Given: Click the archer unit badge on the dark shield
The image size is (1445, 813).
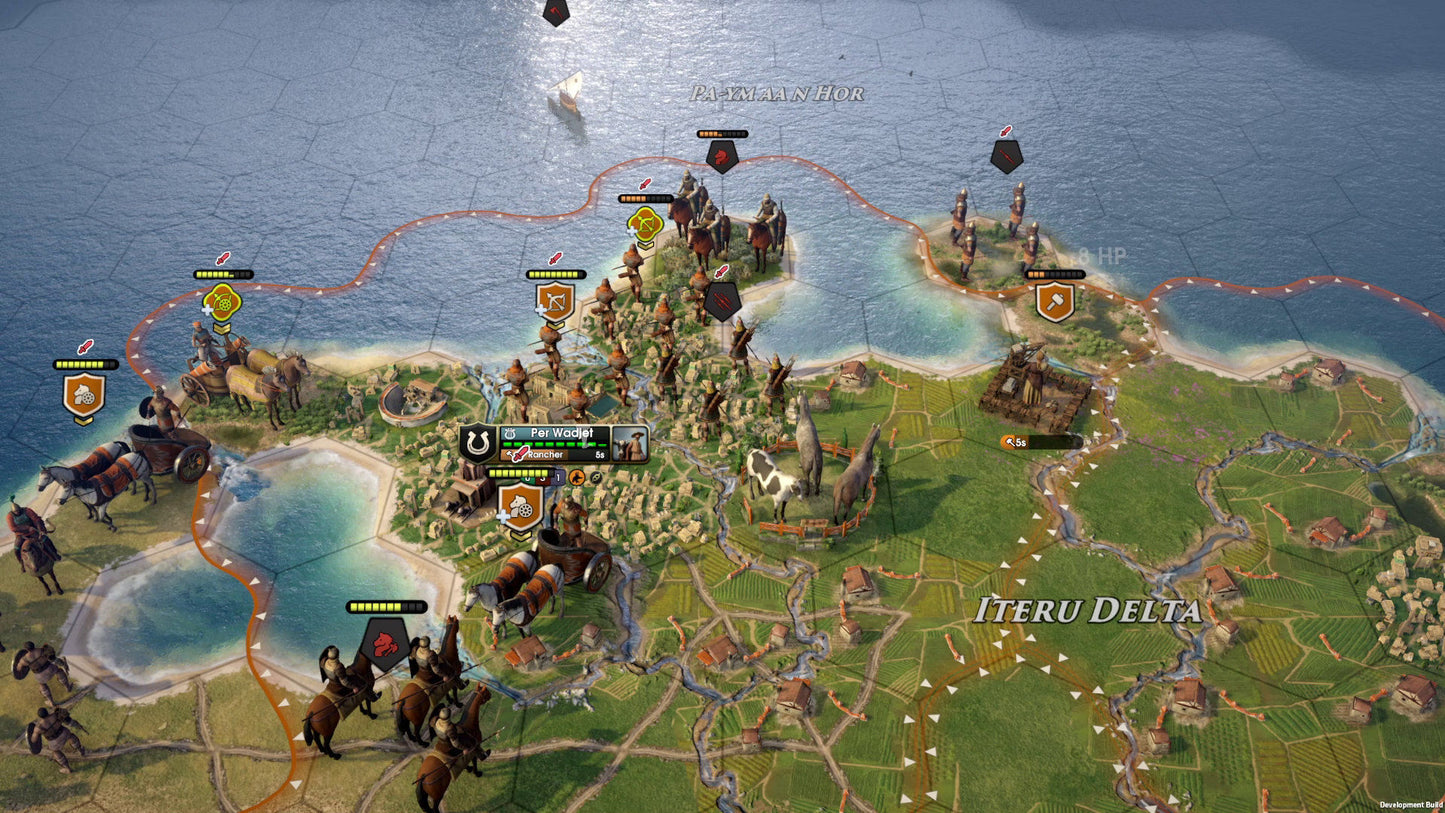Looking at the screenshot, I should point(554,303).
